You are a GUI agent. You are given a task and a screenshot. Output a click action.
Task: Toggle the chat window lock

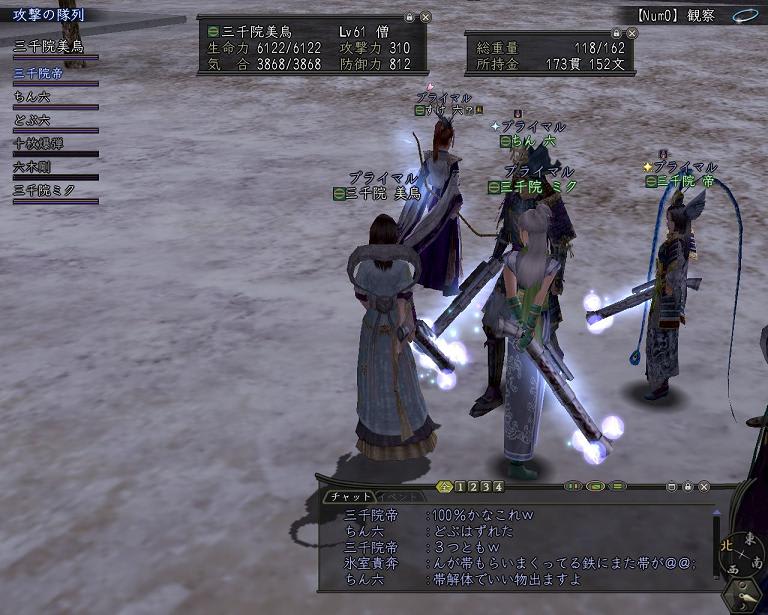[688, 487]
